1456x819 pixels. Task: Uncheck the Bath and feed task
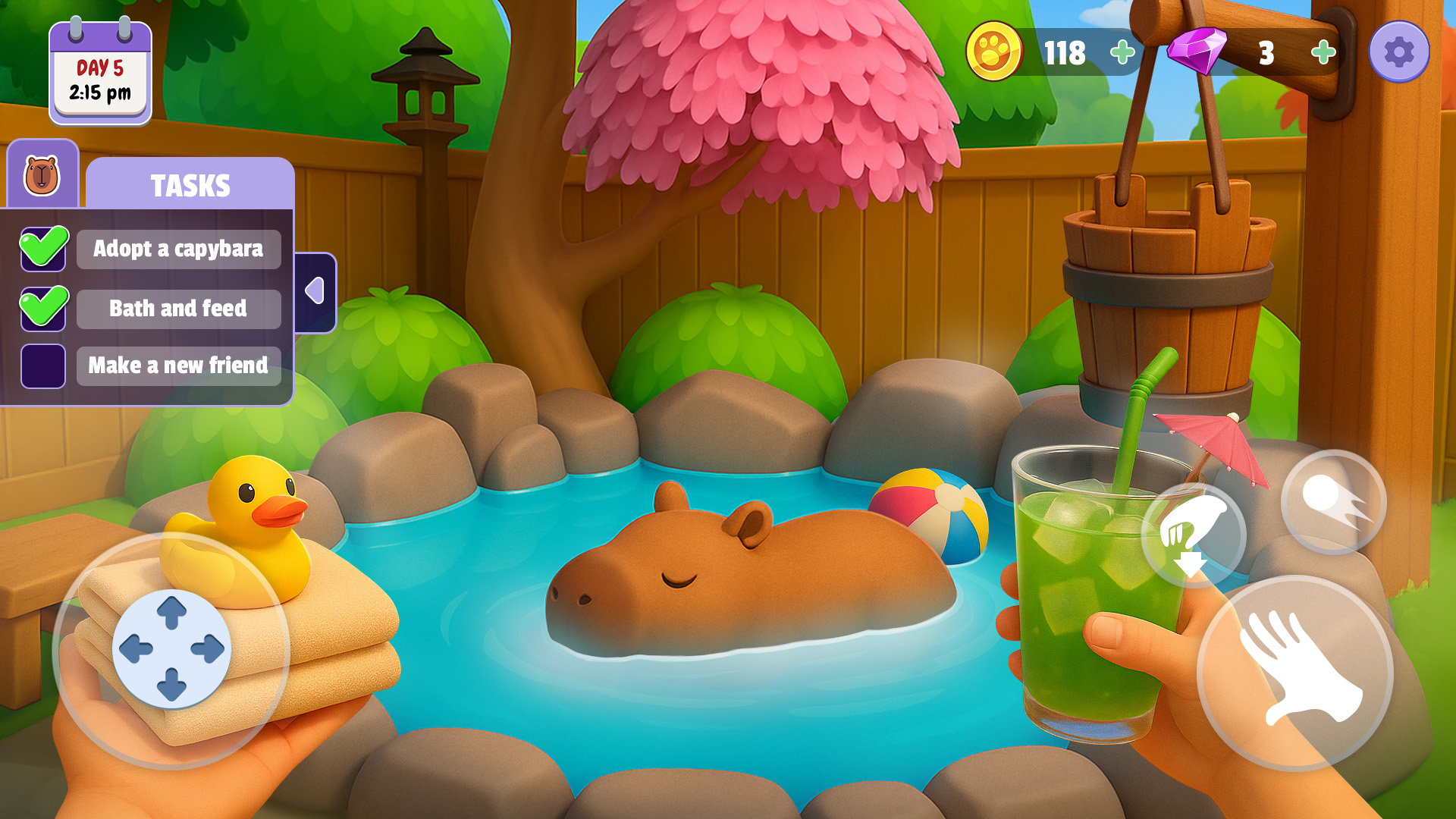tap(43, 308)
